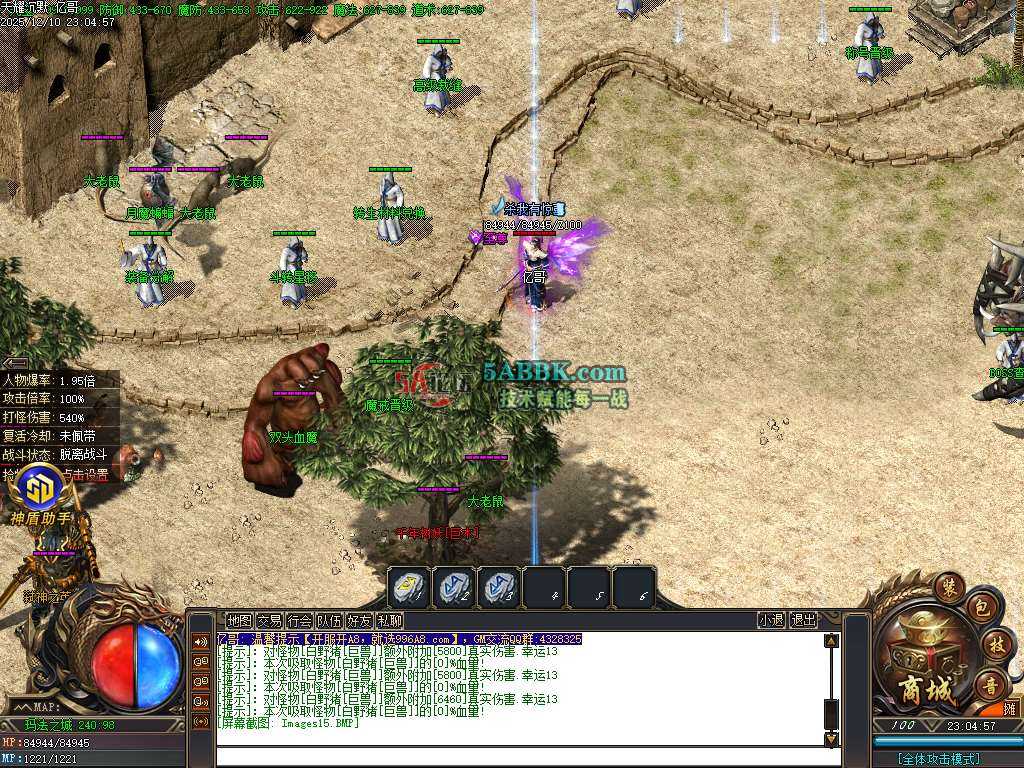Collapse the stats panel with the arrow
Screen dimensions: 1024x768
[x=14, y=363]
